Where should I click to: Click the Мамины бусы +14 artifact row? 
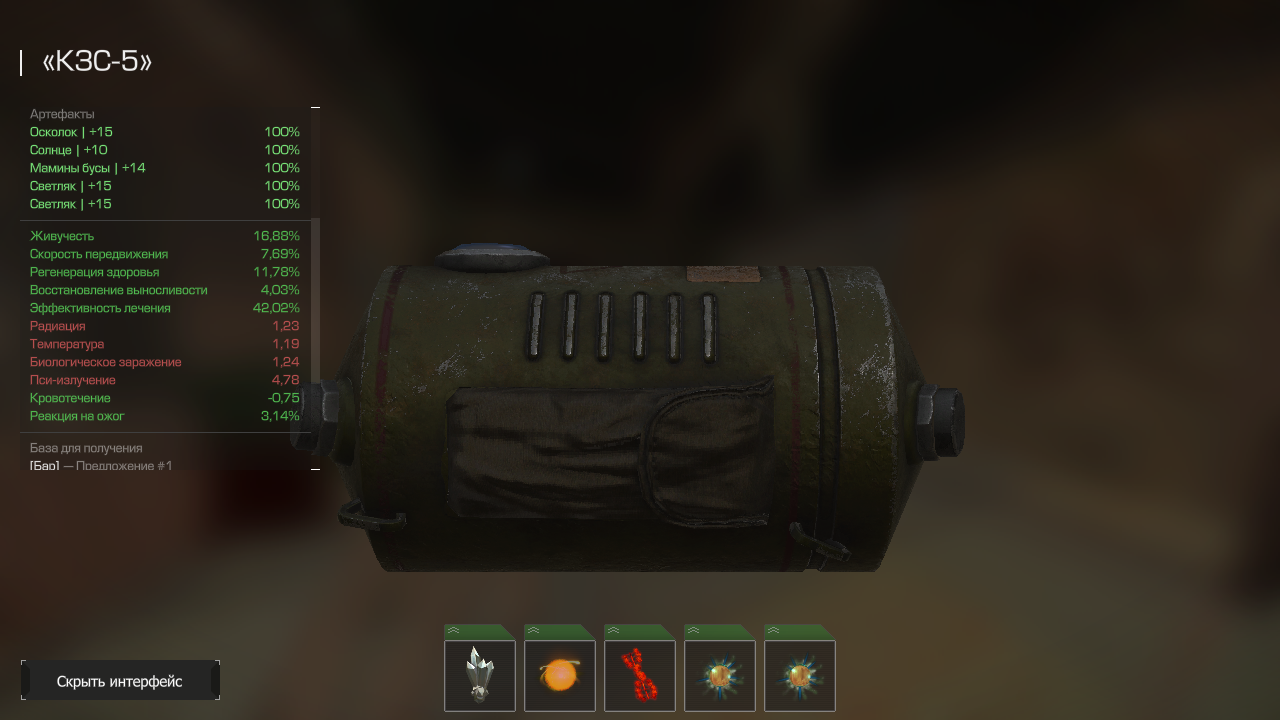[x=165, y=168]
